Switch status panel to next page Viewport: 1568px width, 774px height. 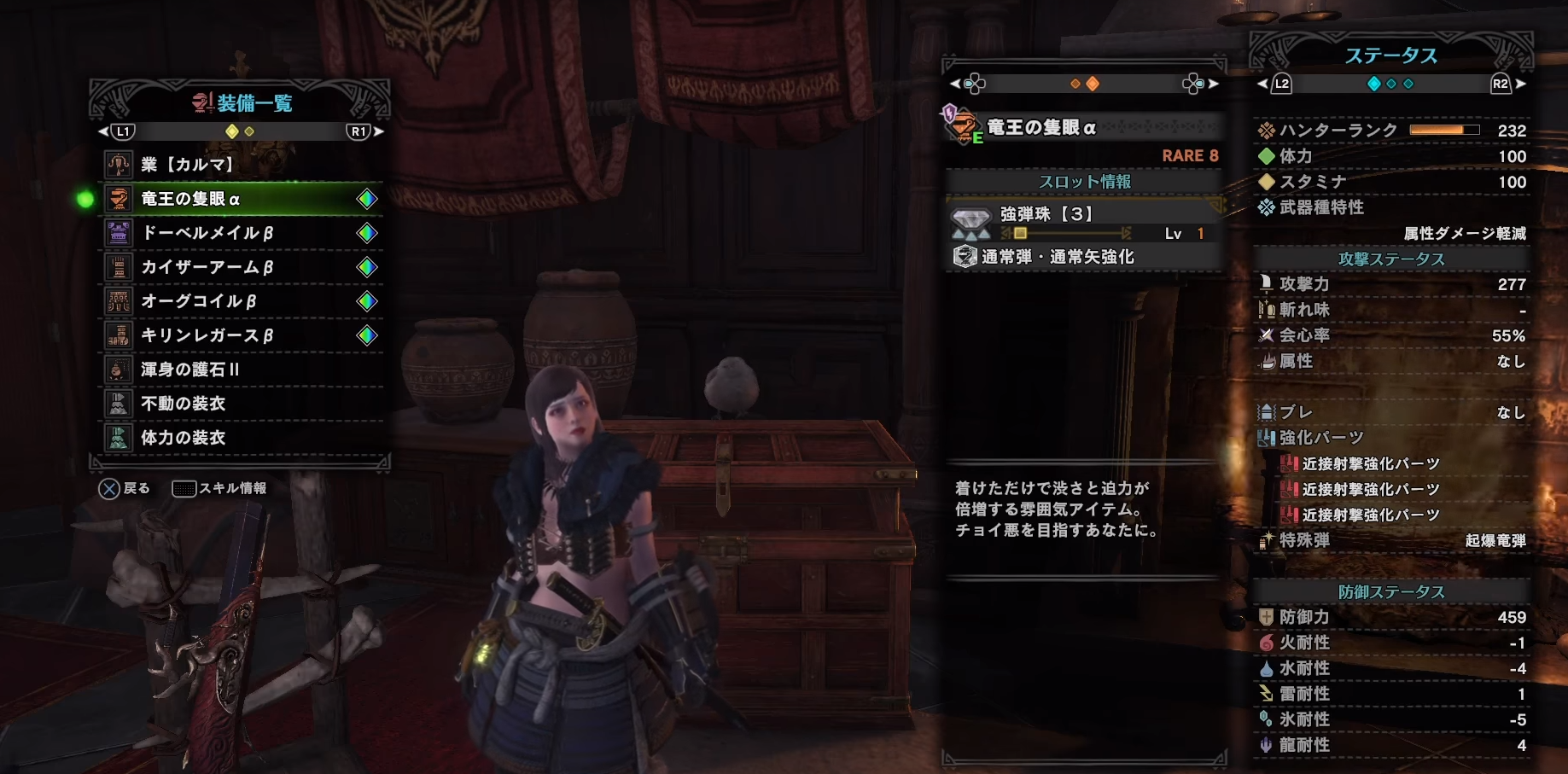point(1520,84)
